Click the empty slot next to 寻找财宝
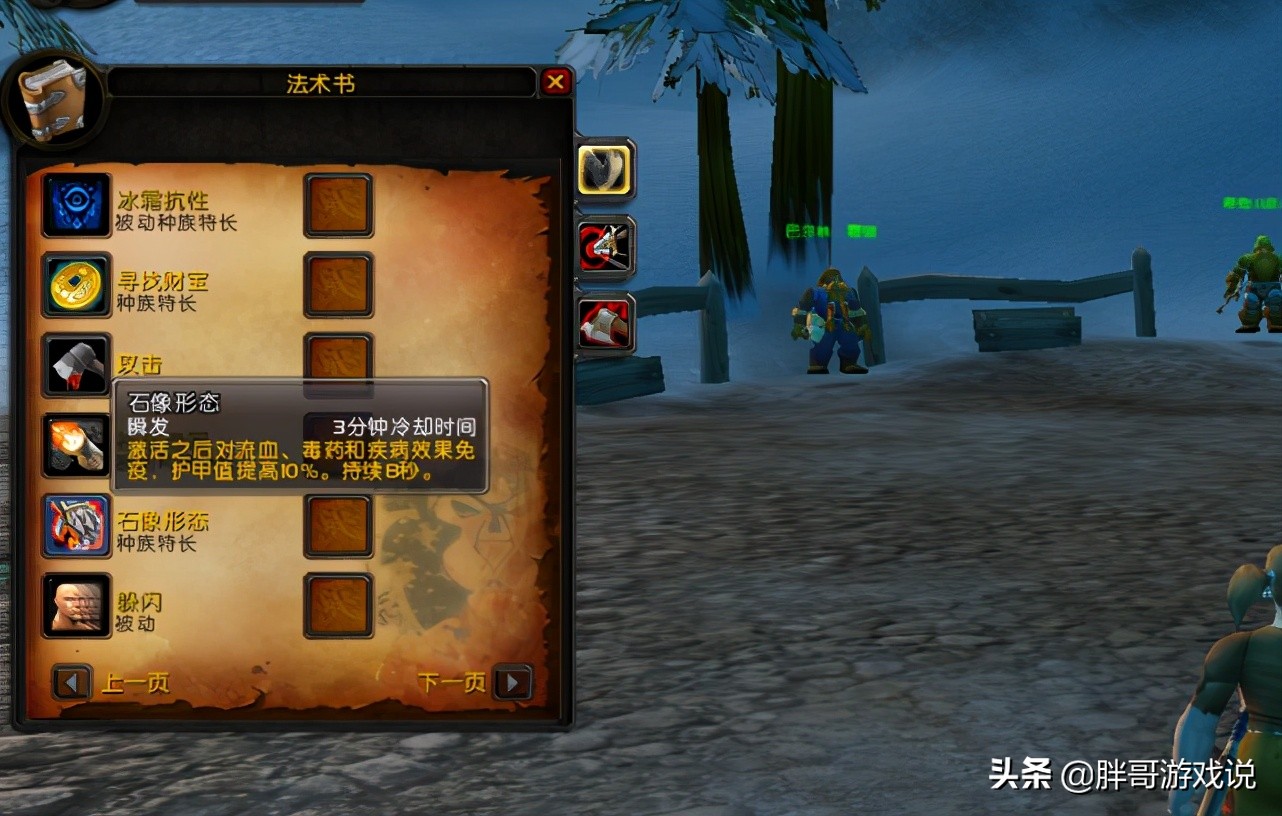 339,286
